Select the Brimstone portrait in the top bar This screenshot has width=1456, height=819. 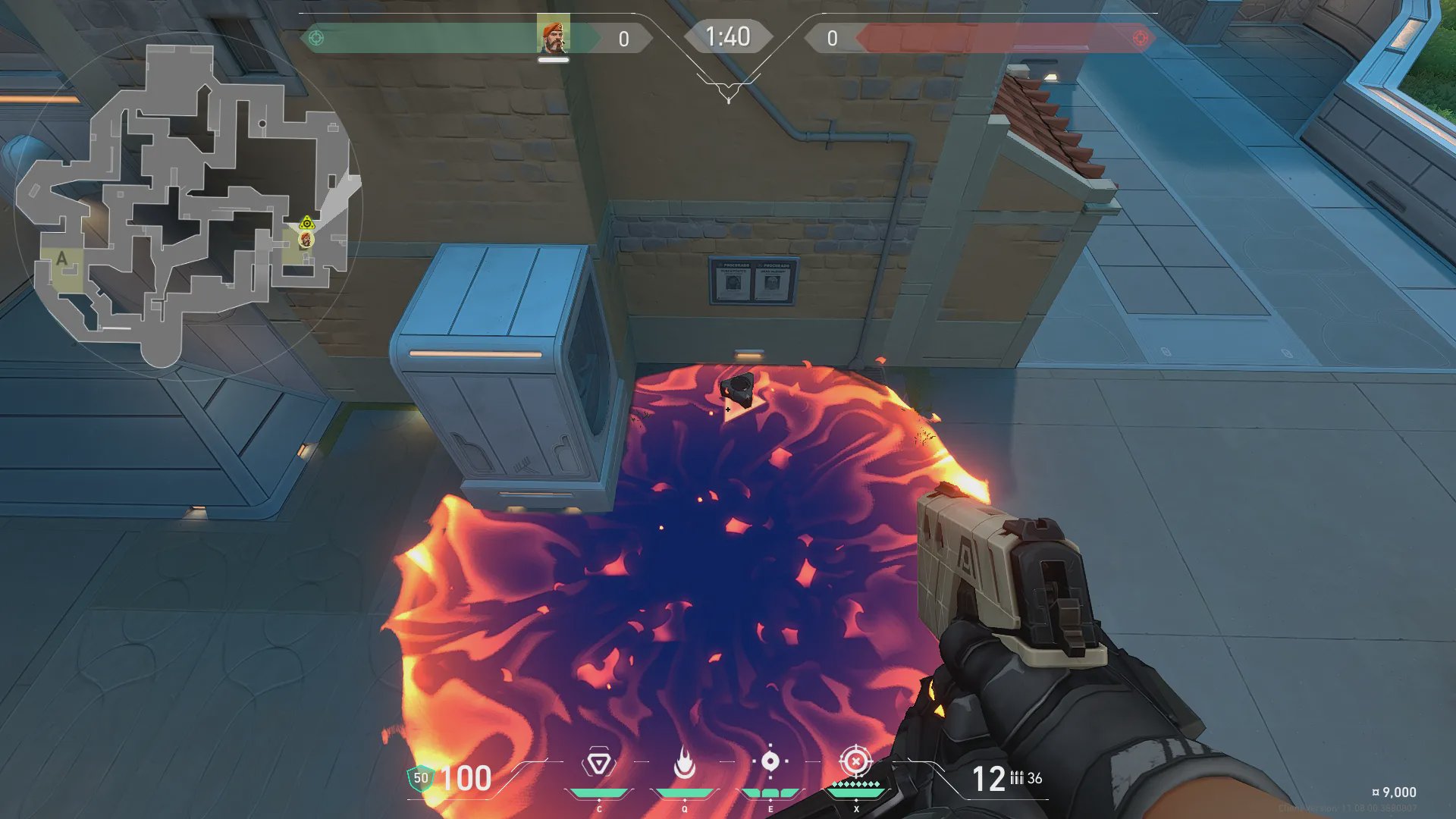553,35
